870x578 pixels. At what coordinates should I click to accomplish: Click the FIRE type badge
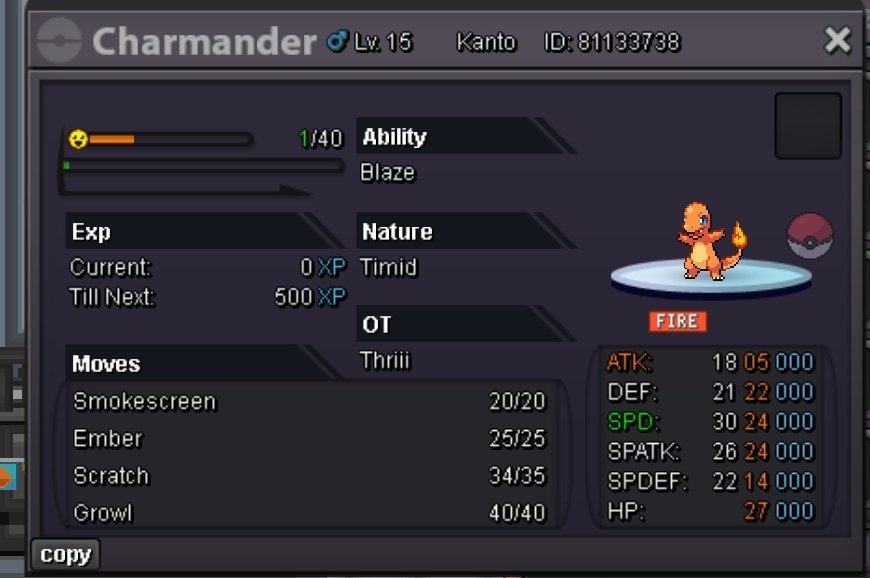[677, 321]
